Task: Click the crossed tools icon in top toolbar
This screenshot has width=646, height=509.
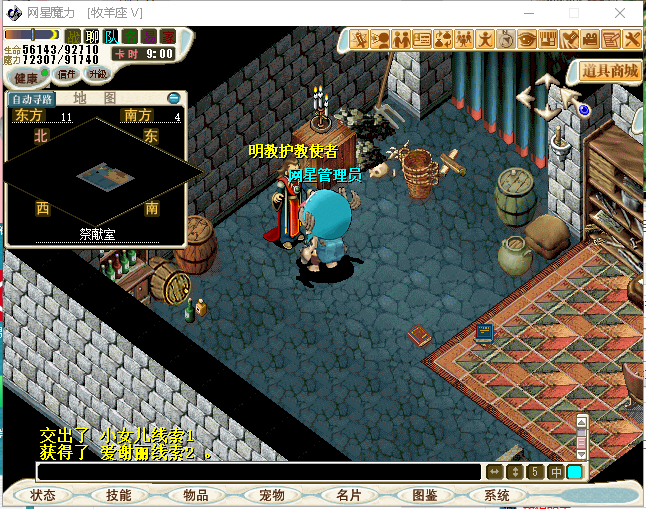Action: pyautogui.click(x=632, y=40)
